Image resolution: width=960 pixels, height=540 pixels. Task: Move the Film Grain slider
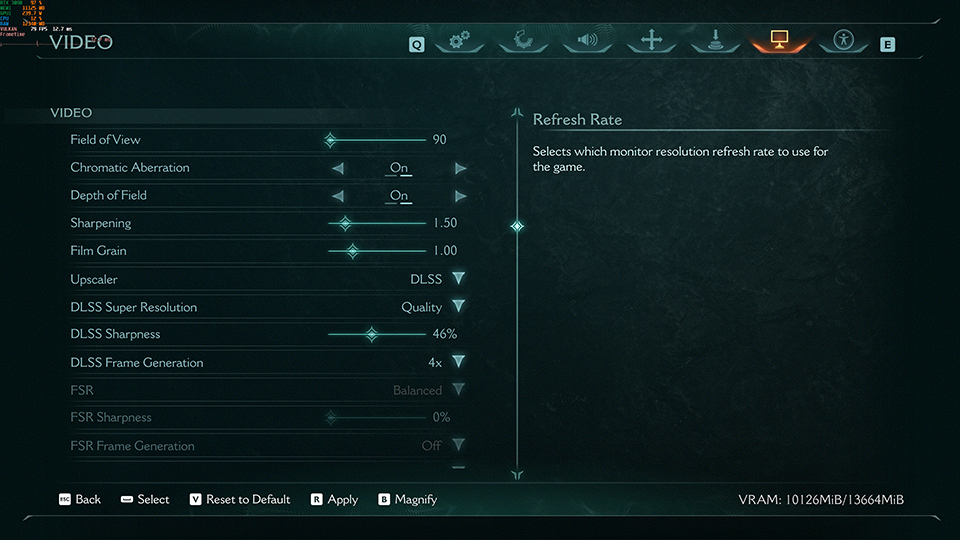pyautogui.click(x=352, y=251)
